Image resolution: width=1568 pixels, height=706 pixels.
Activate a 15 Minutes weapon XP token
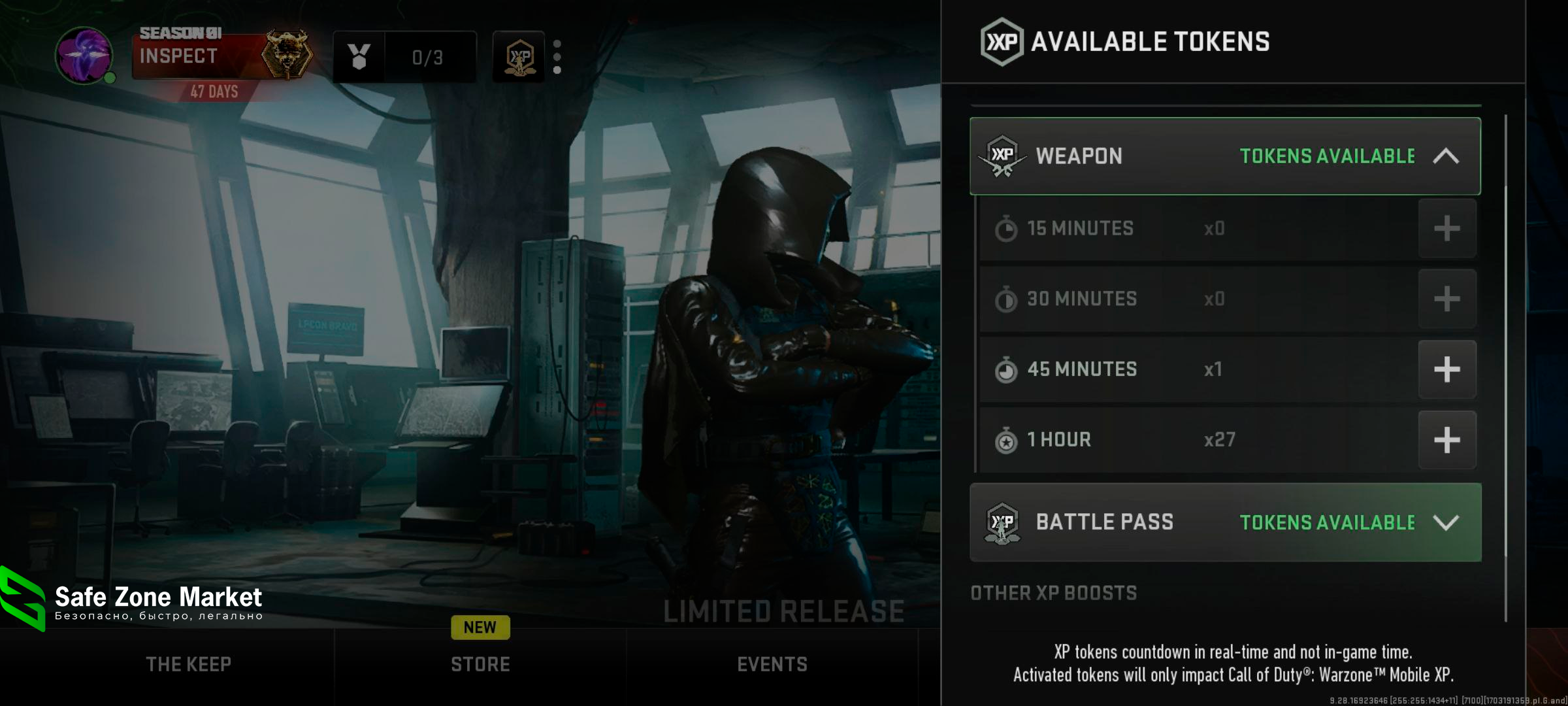[x=1446, y=229]
